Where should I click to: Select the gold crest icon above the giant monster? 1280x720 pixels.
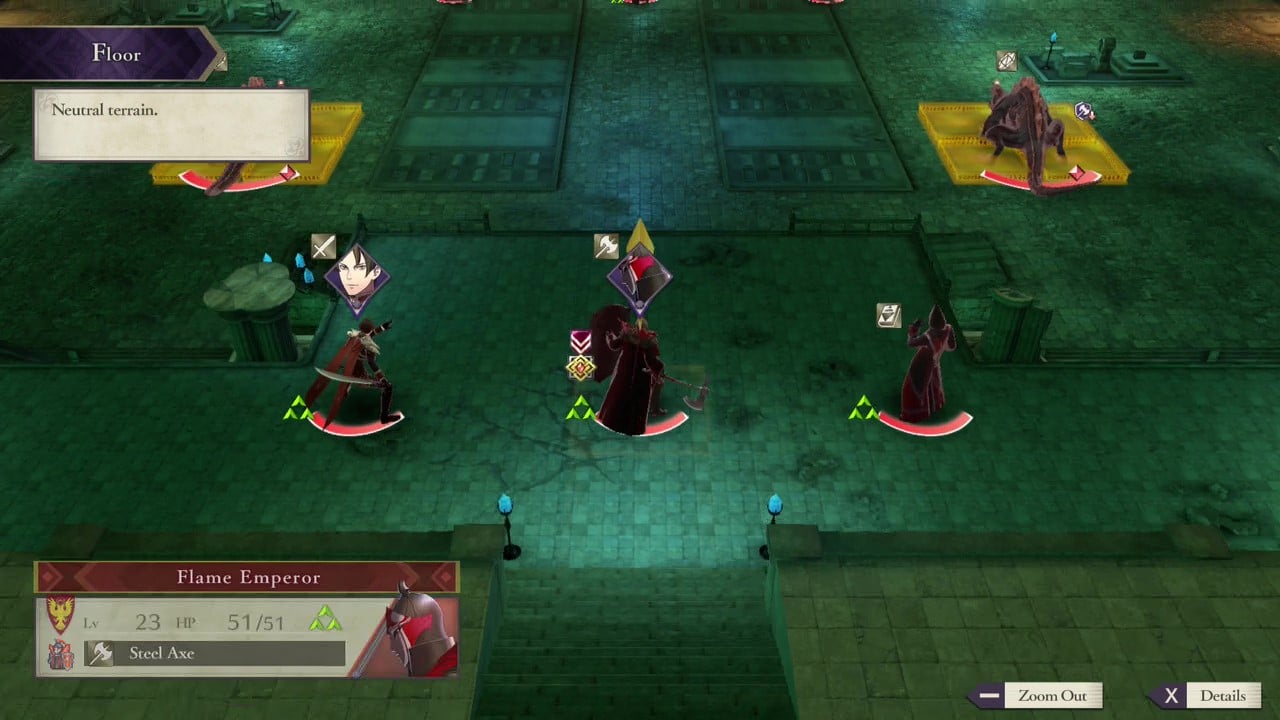coord(1006,61)
